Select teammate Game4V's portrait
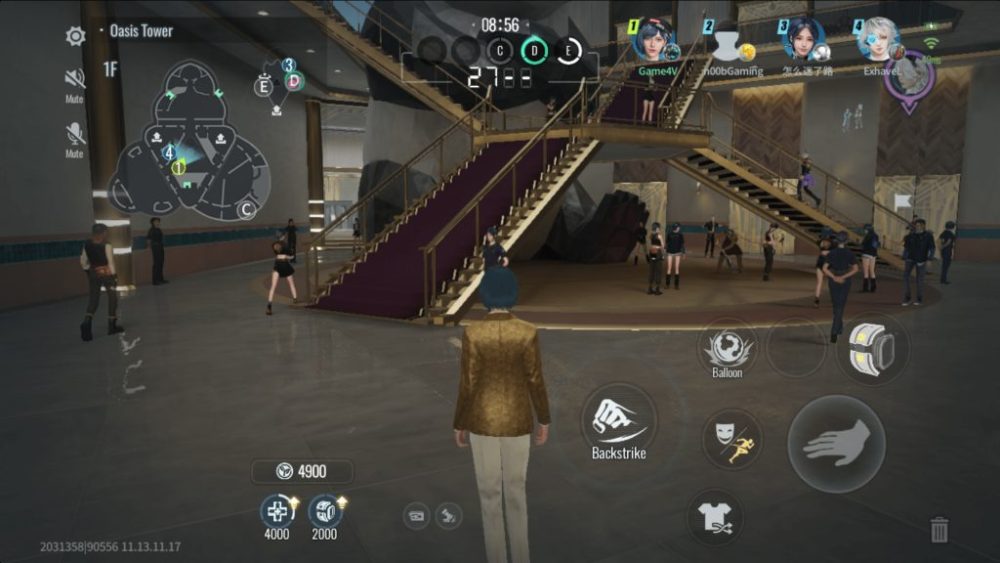The image size is (1000, 563). pos(655,40)
